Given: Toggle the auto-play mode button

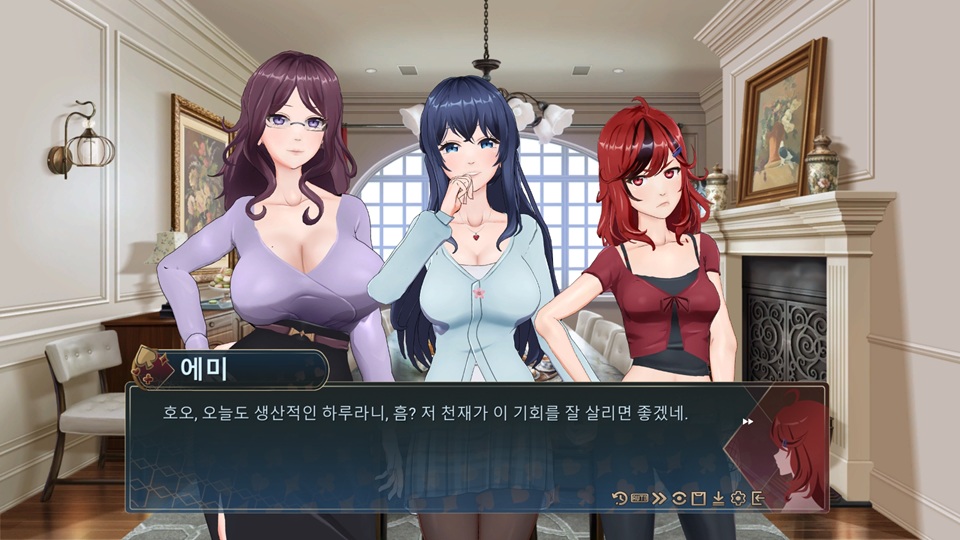Looking at the screenshot, I should pos(640,498).
